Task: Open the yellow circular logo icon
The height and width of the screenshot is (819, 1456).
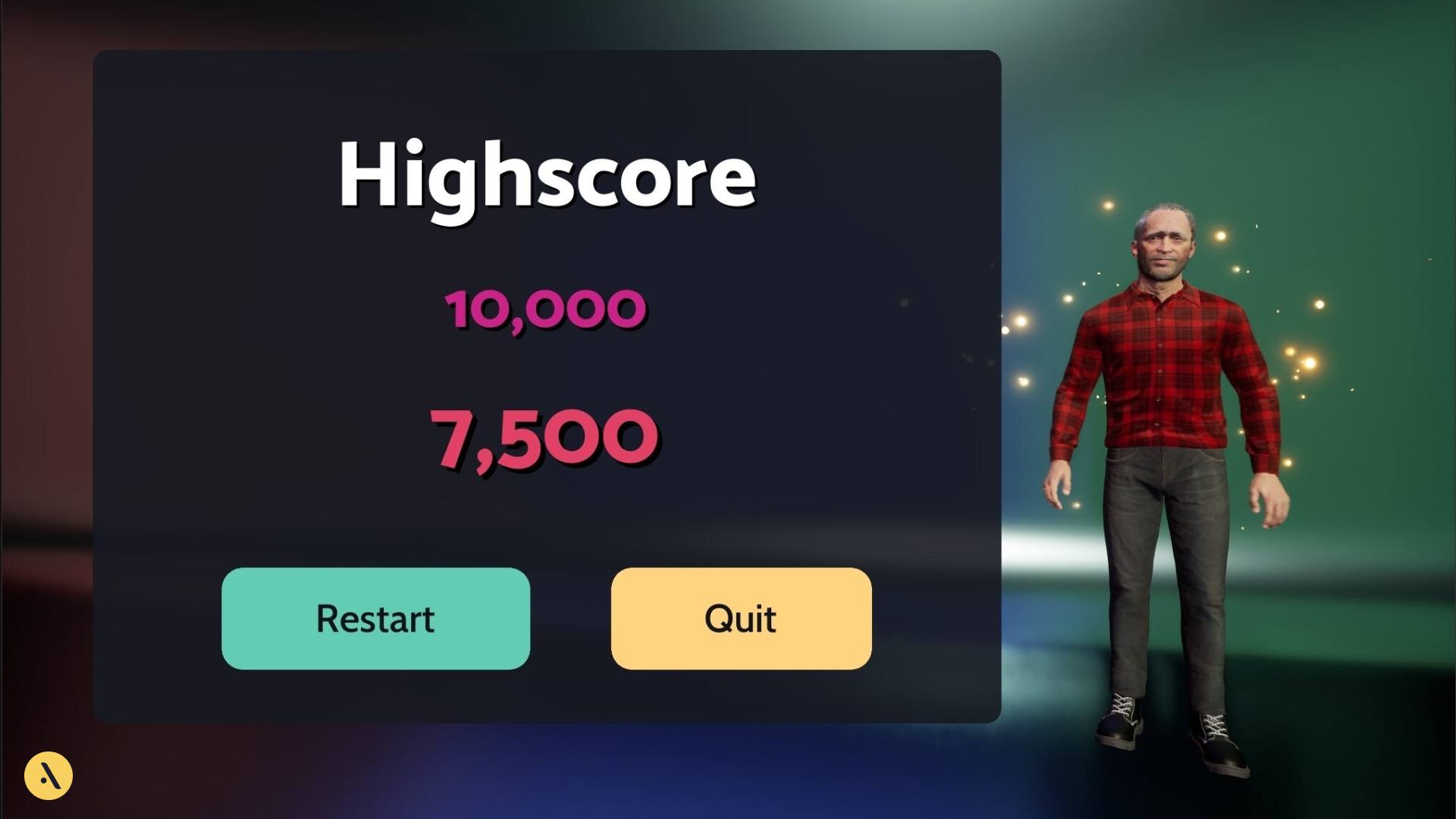Action: 49,775
